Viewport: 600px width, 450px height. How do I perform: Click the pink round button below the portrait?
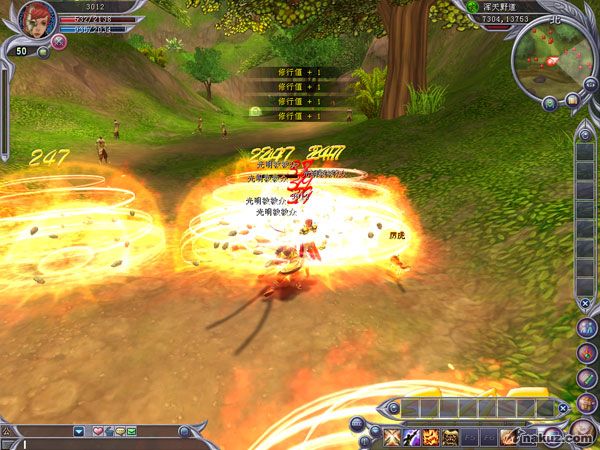(x=59, y=41)
